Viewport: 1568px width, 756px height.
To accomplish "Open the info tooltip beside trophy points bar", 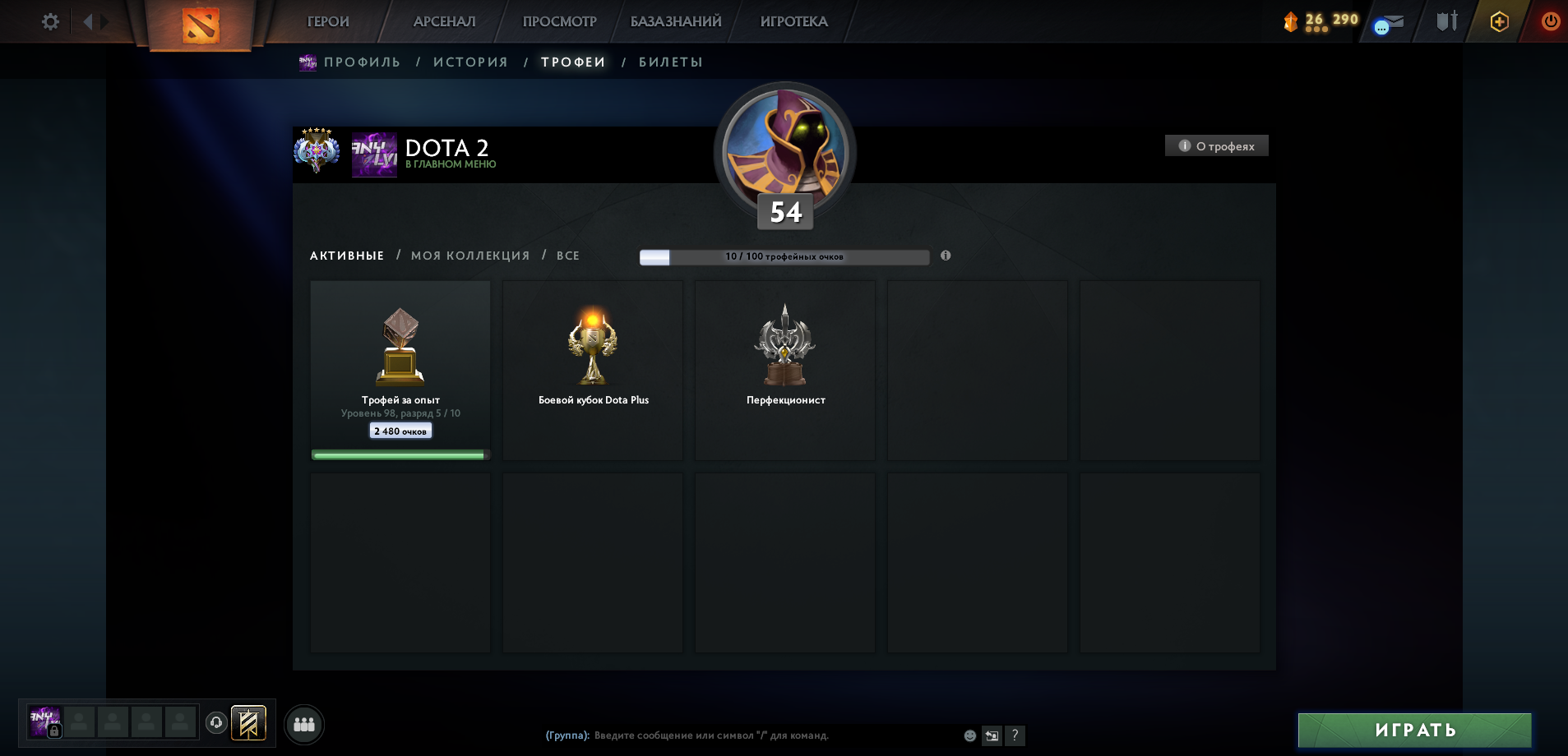I will [946, 256].
